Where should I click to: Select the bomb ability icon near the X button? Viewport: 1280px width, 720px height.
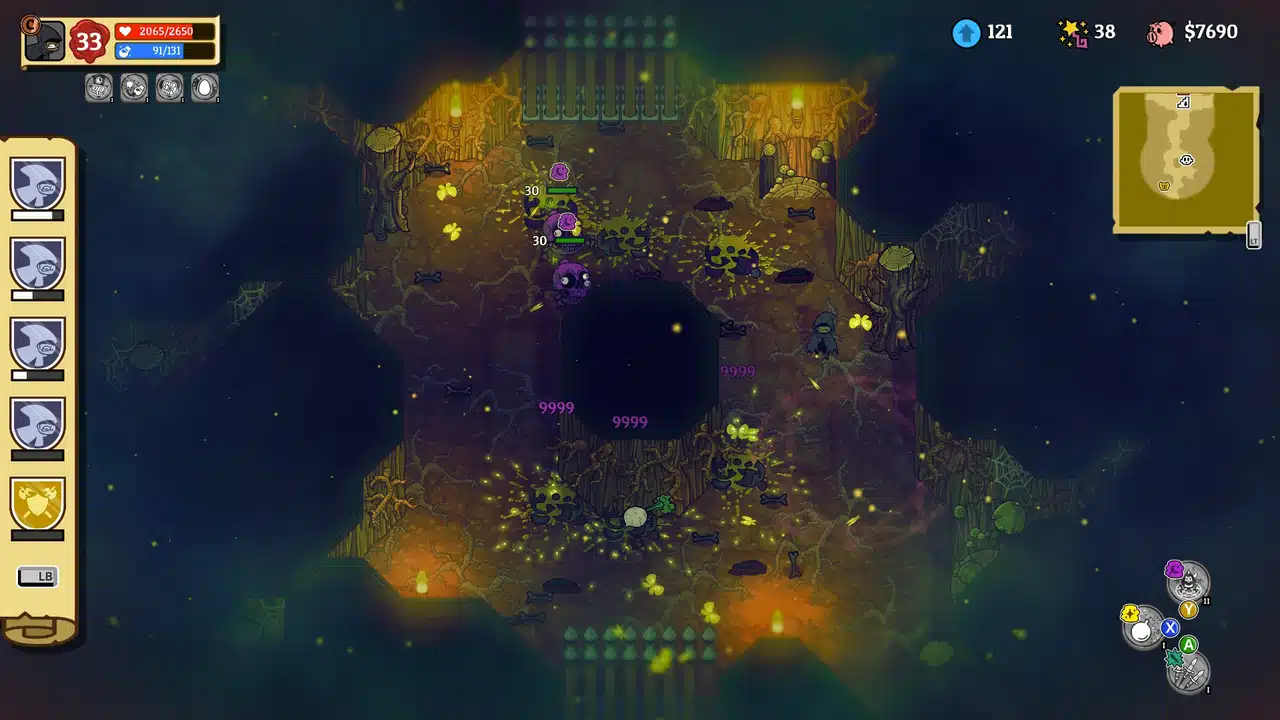pyautogui.click(x=1142, y=630)
